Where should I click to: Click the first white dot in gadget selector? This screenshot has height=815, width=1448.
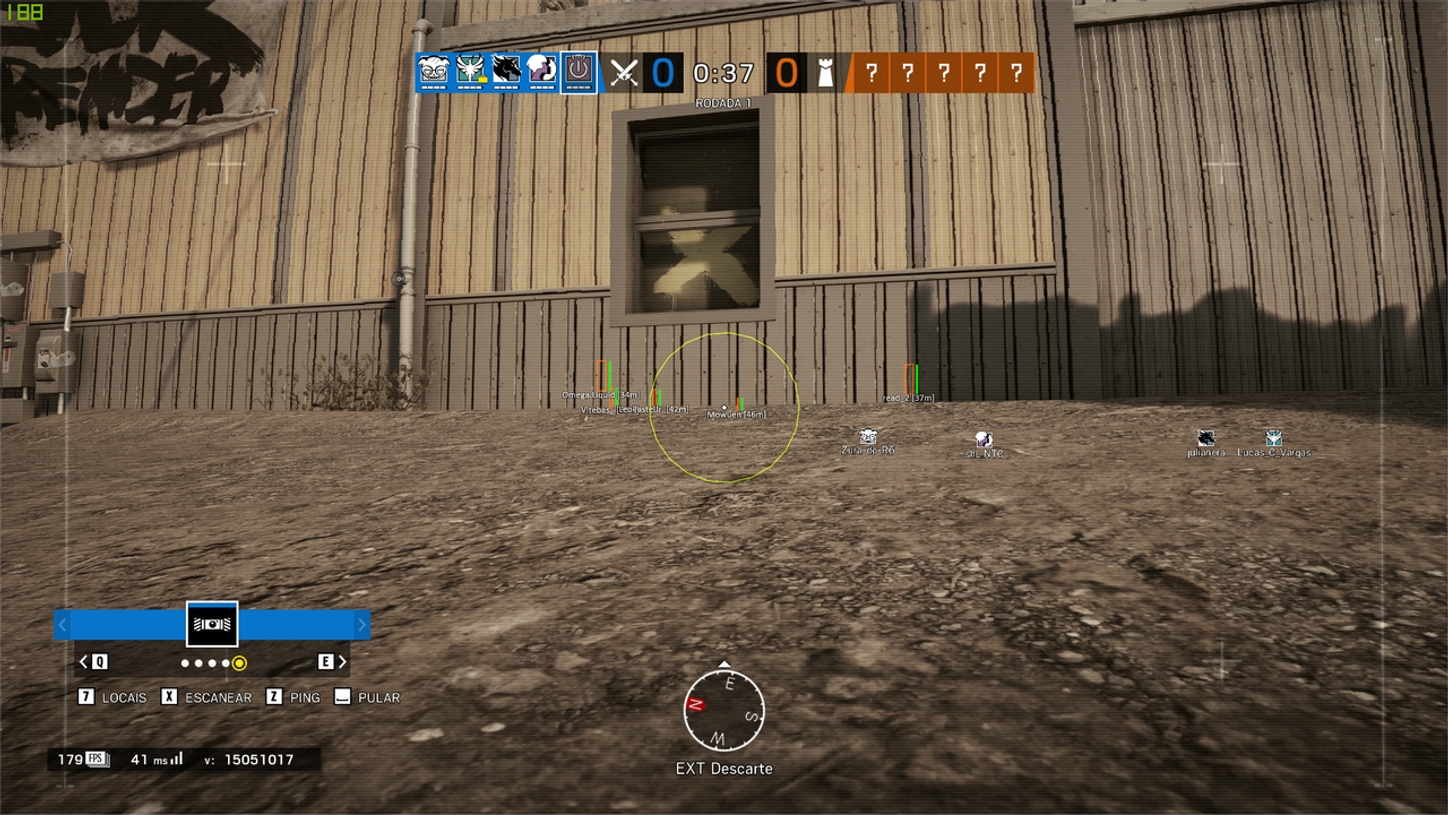tap(185, 662)
